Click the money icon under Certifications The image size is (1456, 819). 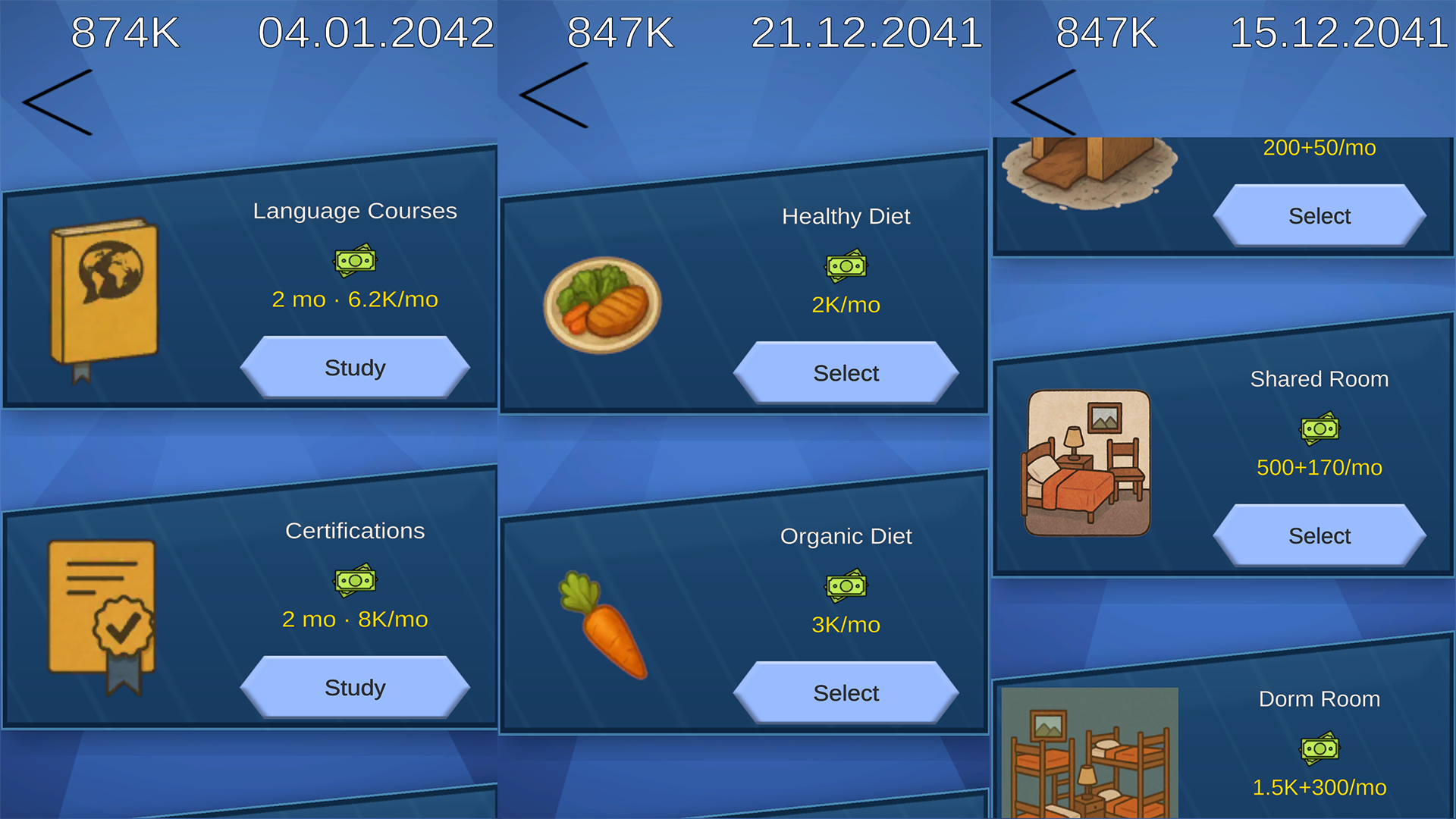click(355, 580)
